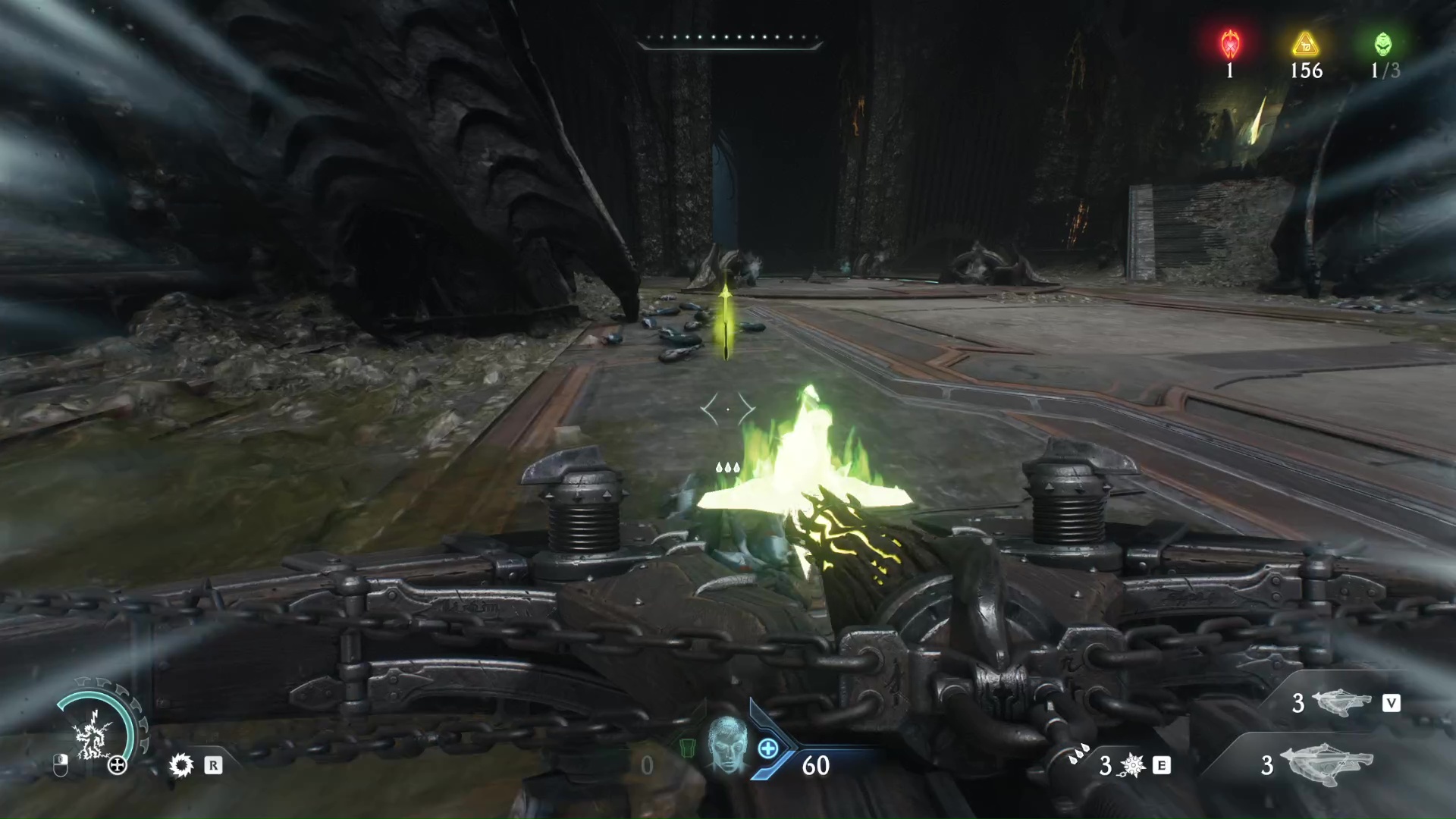Click the blue health cross icon
Image resolution: width=1456 pixels, height=819 pixels.
click(x=767, y=749)
